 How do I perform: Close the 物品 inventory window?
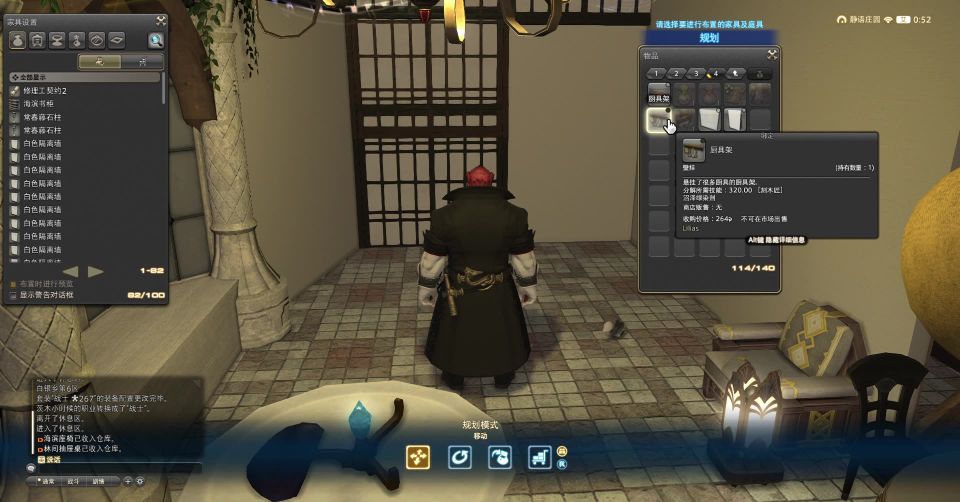772,55
